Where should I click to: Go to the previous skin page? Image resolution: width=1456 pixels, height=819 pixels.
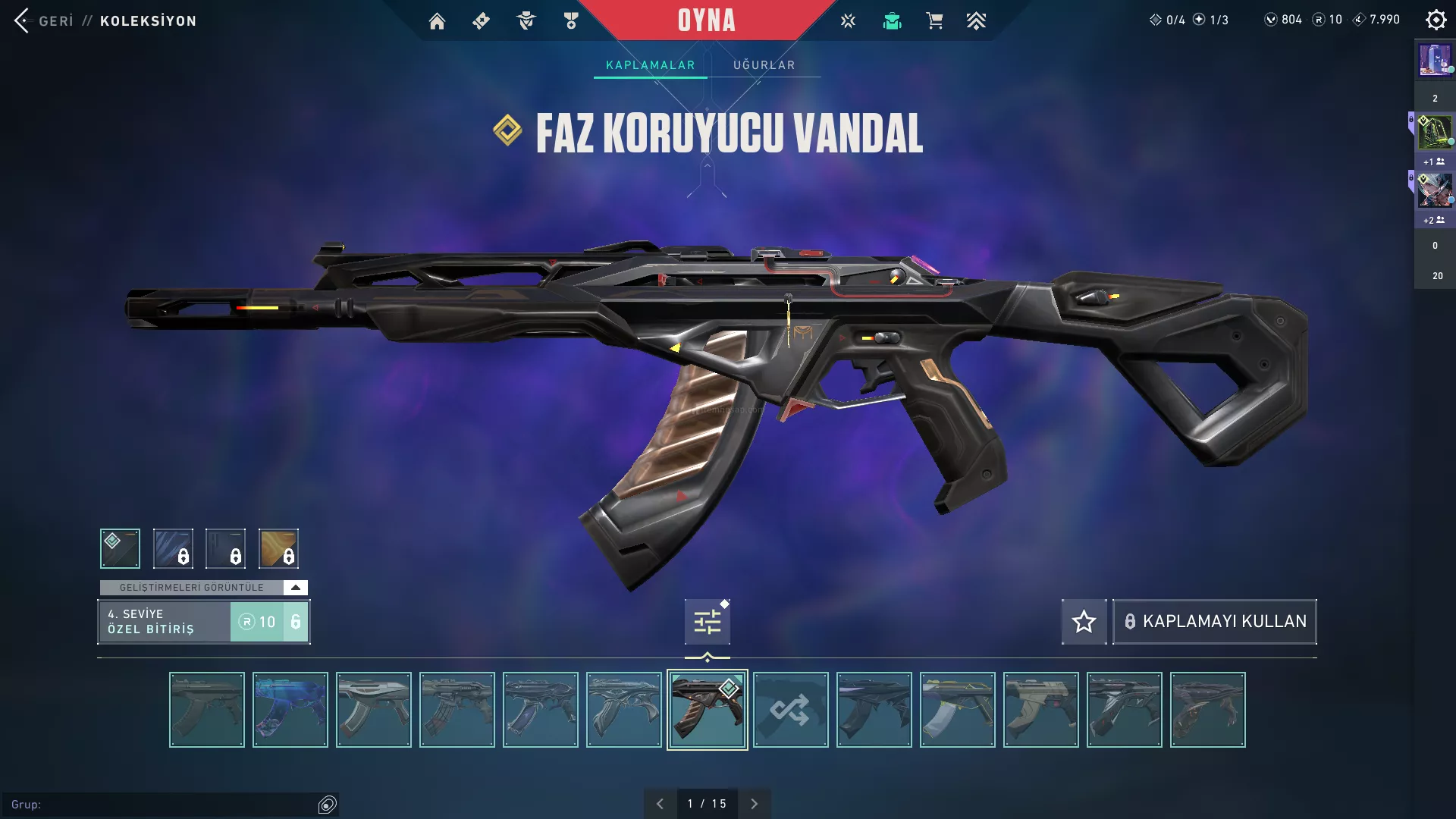[660, 804]
